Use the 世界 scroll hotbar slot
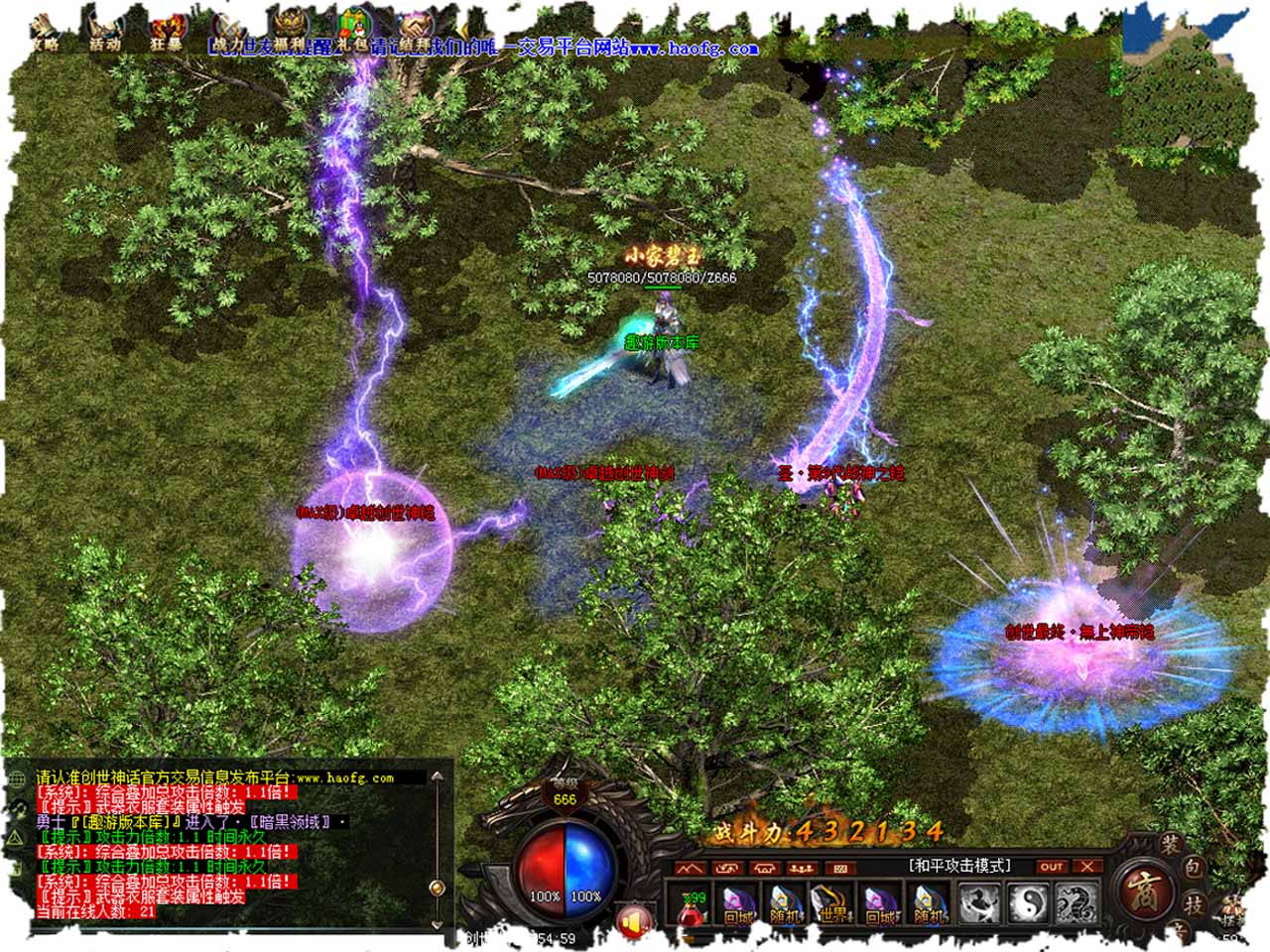 point(832,904)
